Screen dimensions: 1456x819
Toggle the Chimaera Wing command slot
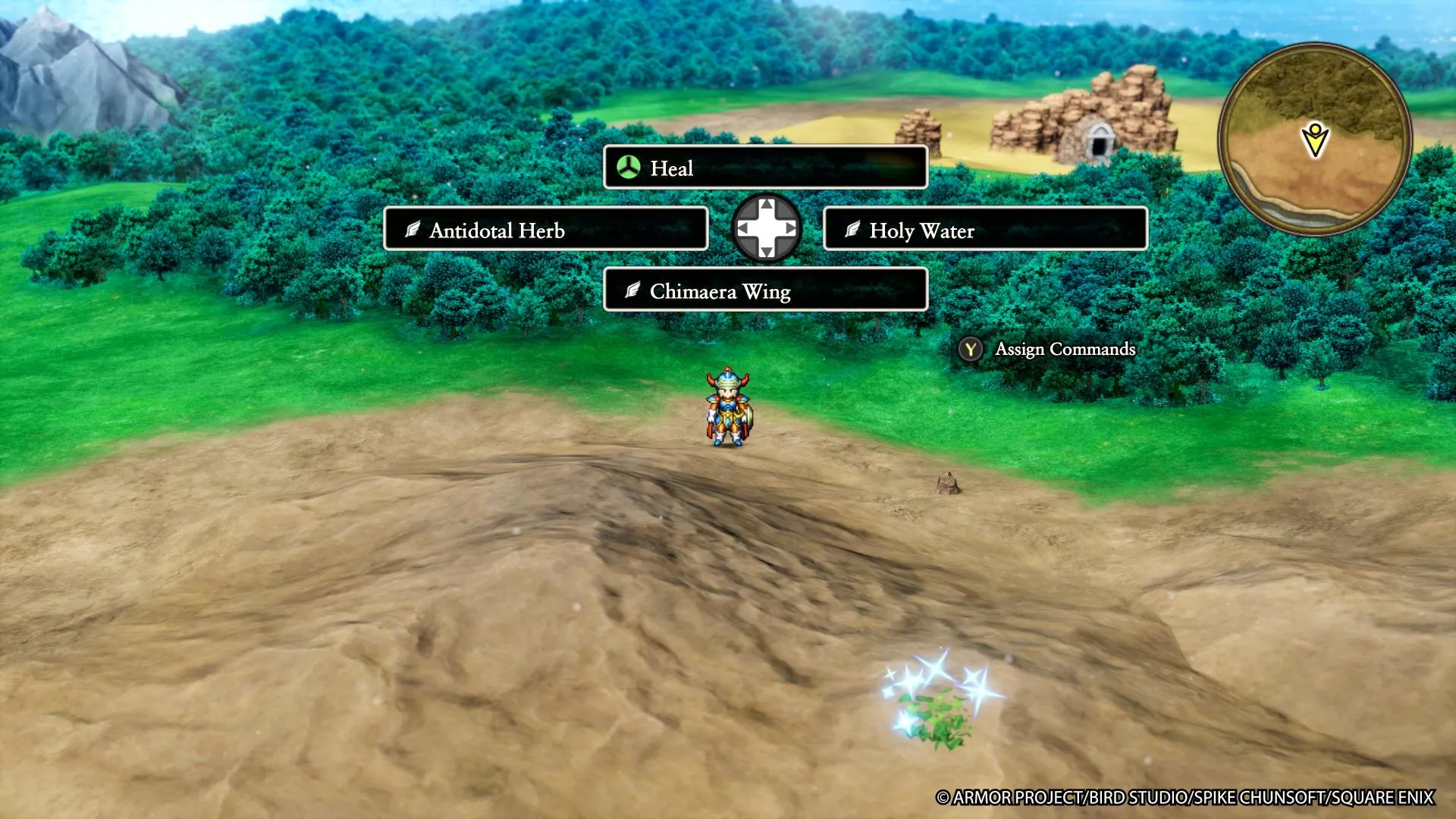click(764, 290)
